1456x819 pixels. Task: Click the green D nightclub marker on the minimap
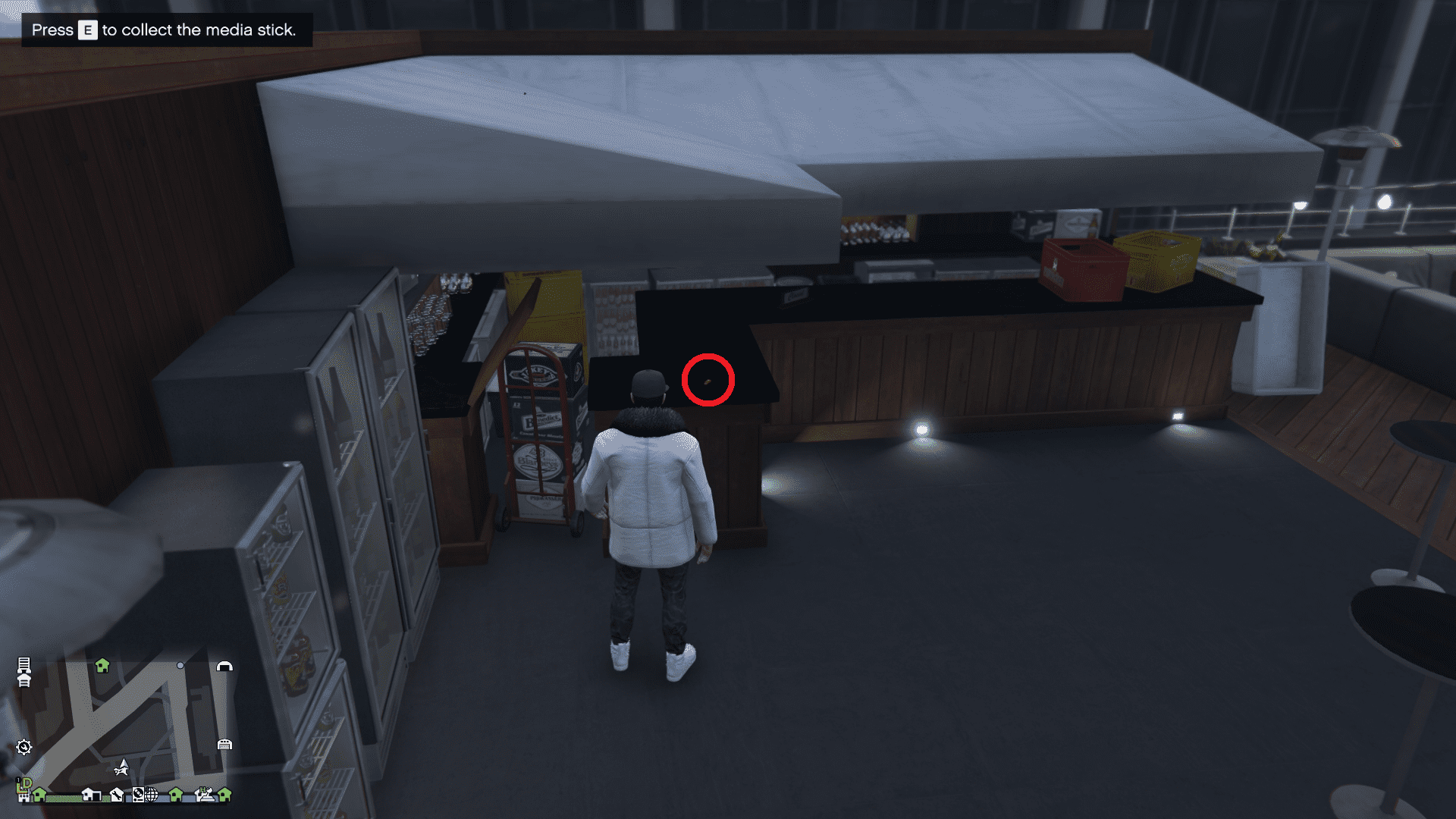click(27, 783)
